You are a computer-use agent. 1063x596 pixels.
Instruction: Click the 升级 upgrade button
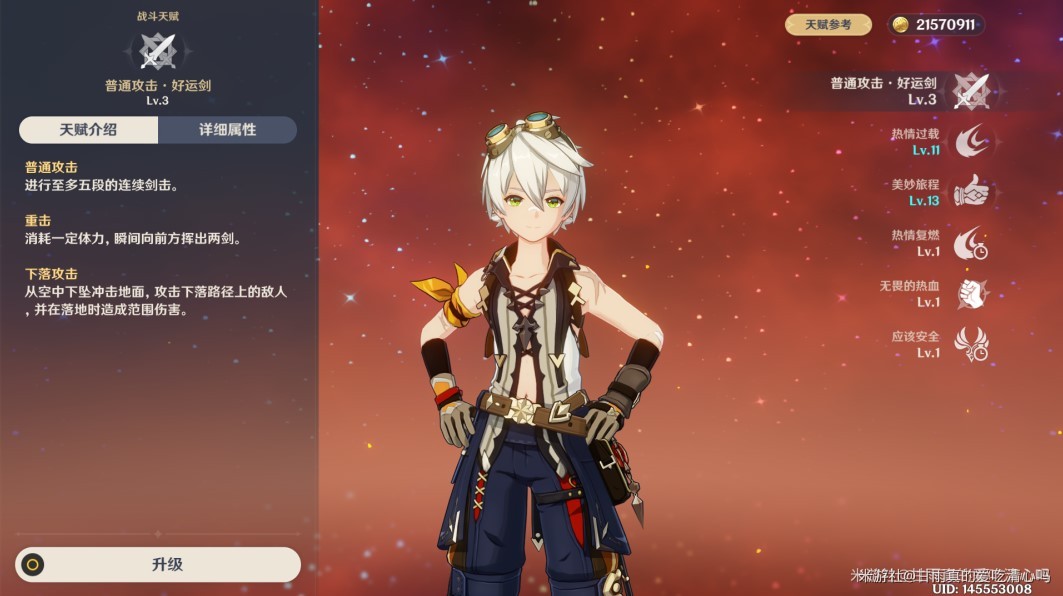coord(158,564)
